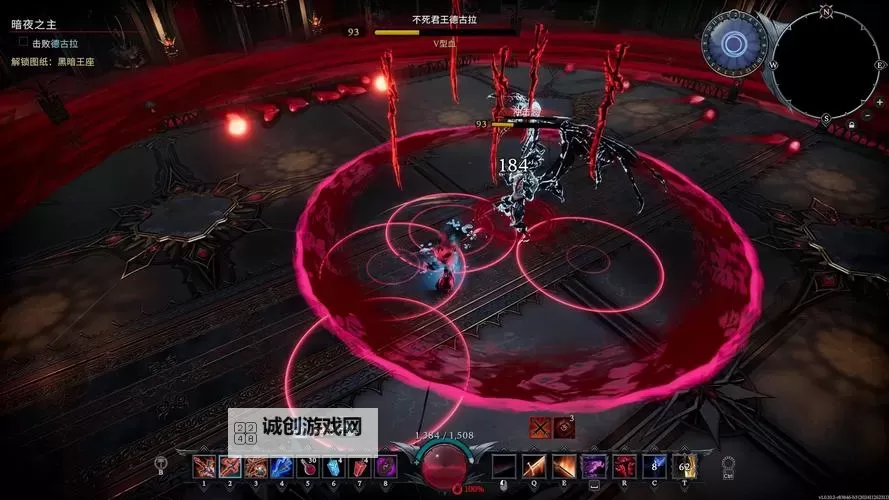Viewport: 889px width, 500px height.
Task: Select the blue item in hotbar slot 4
Action: pyautogui.click(x=282, y=467)
